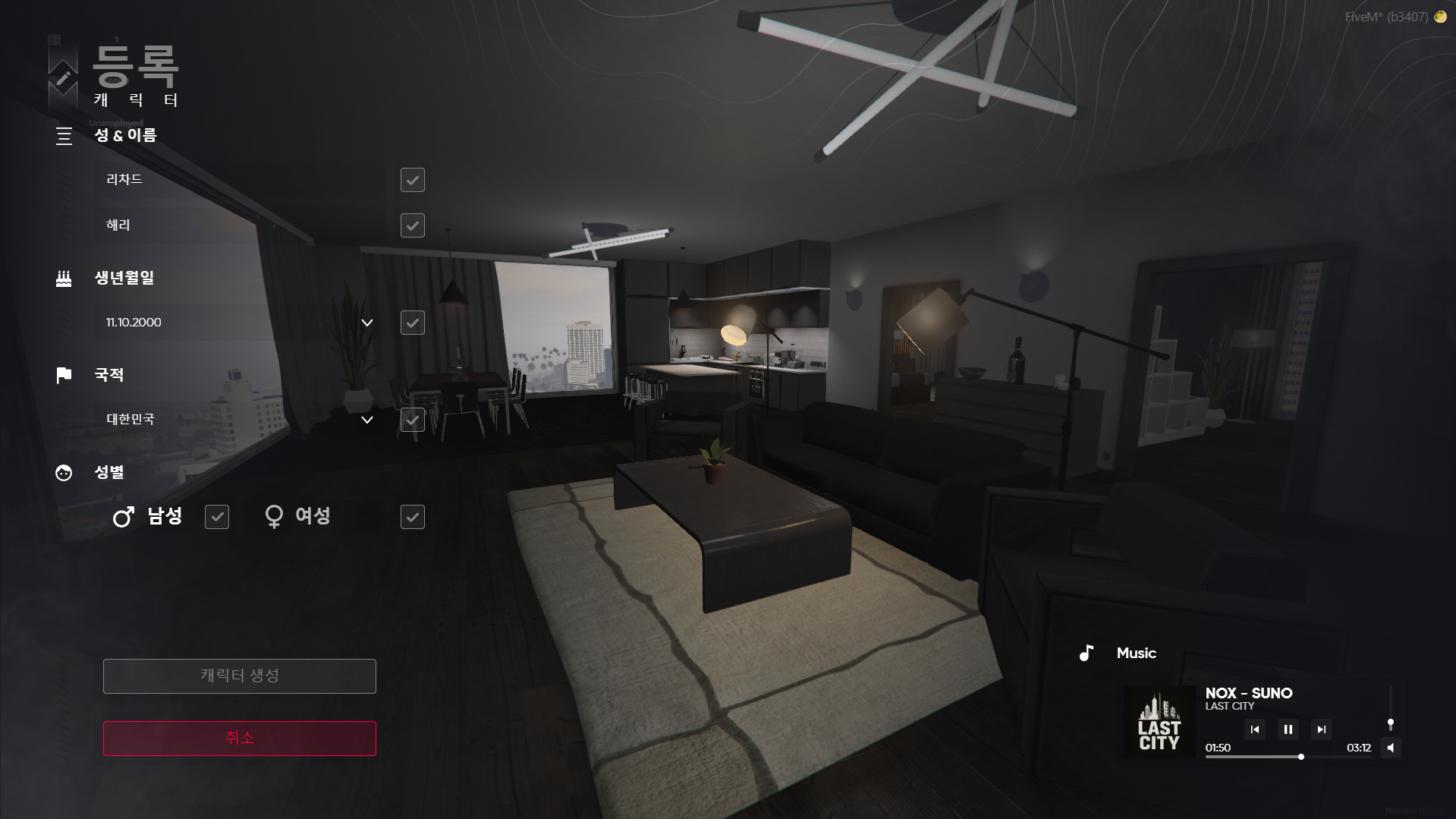Viewport: 1456px width, 819px height.
Task: Mute music with the speaker icon
Action: tap(1390, 748)
